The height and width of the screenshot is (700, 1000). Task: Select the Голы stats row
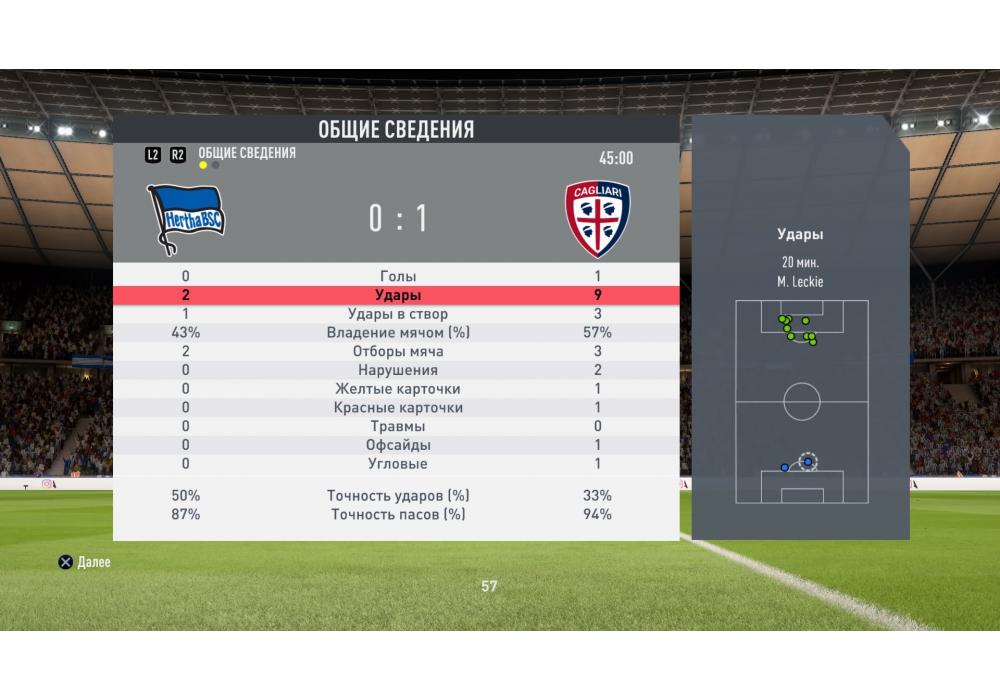398,276
